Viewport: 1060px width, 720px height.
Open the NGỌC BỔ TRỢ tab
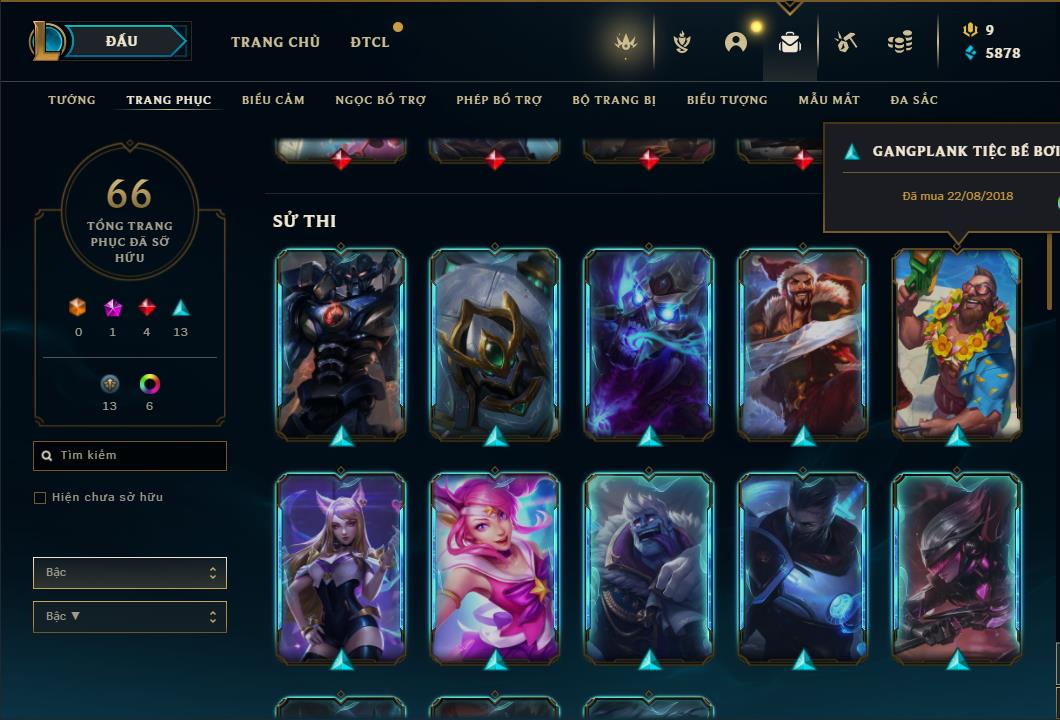tap(380, 100)
